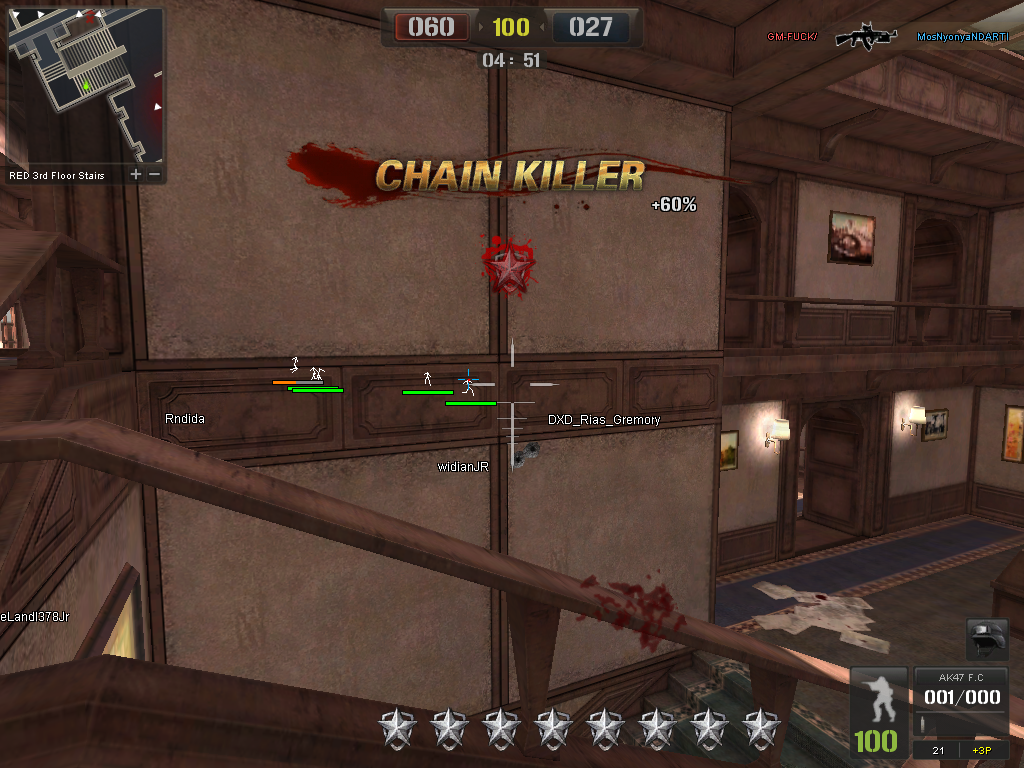Zoom out the minimap with minus button

(x=154, y=175)
